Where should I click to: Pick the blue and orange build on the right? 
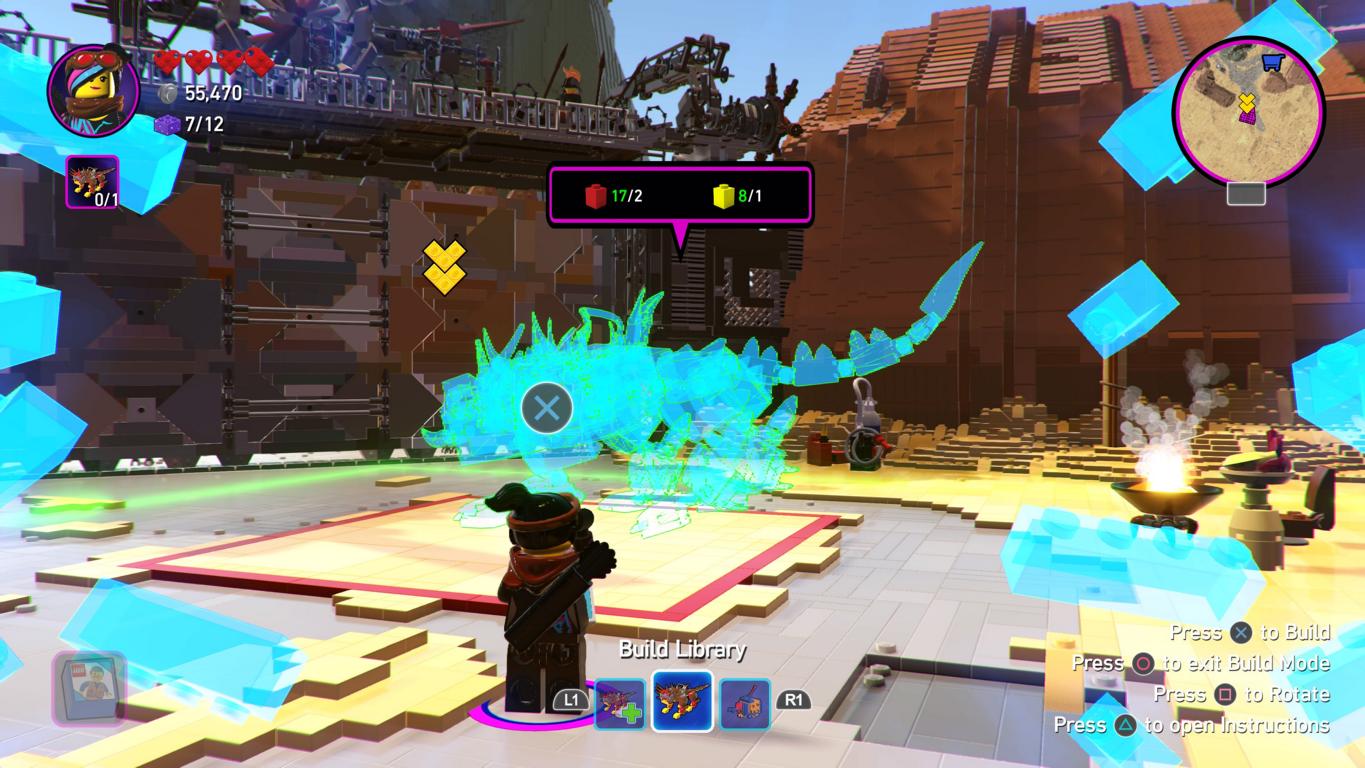(745, 703)
